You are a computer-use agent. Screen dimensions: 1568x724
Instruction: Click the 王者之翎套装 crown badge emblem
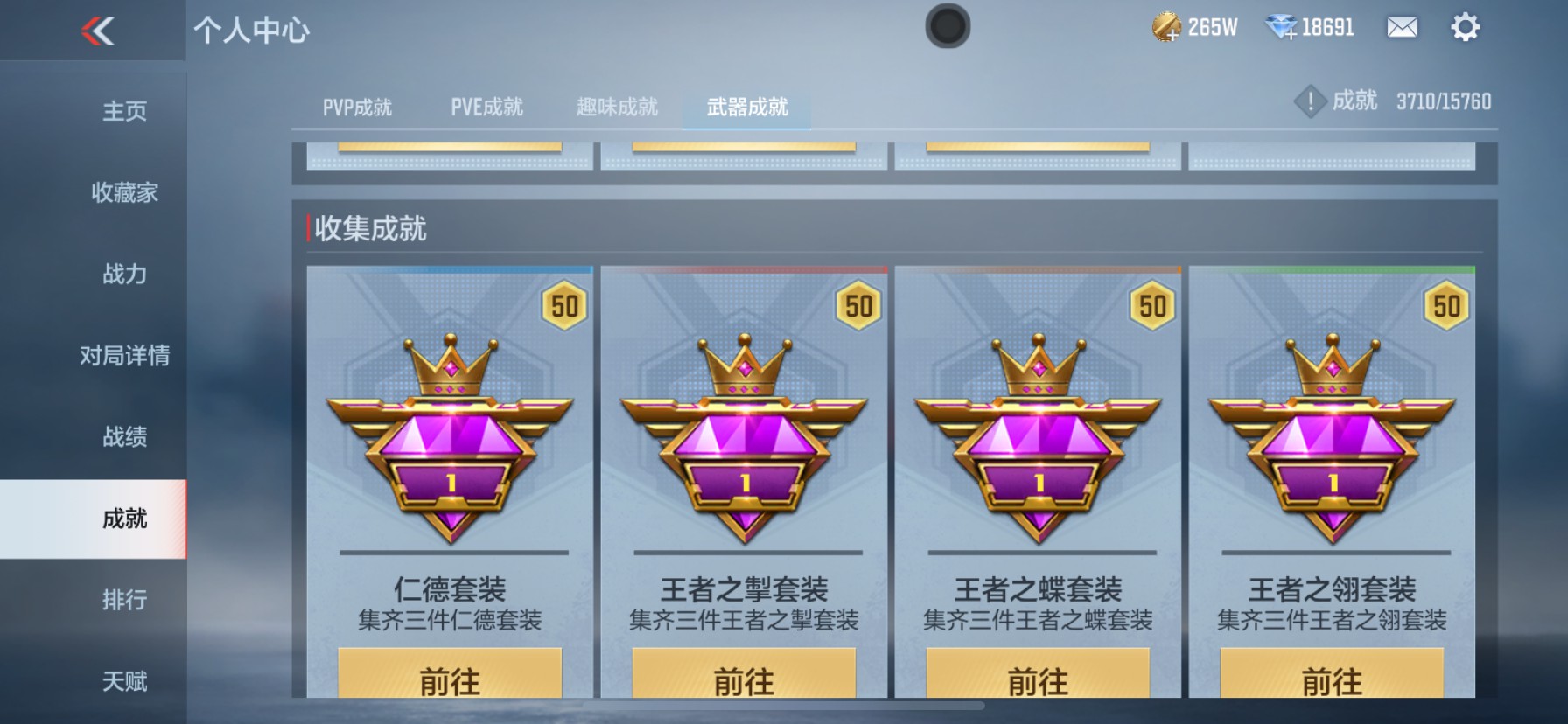[1333, 437]
